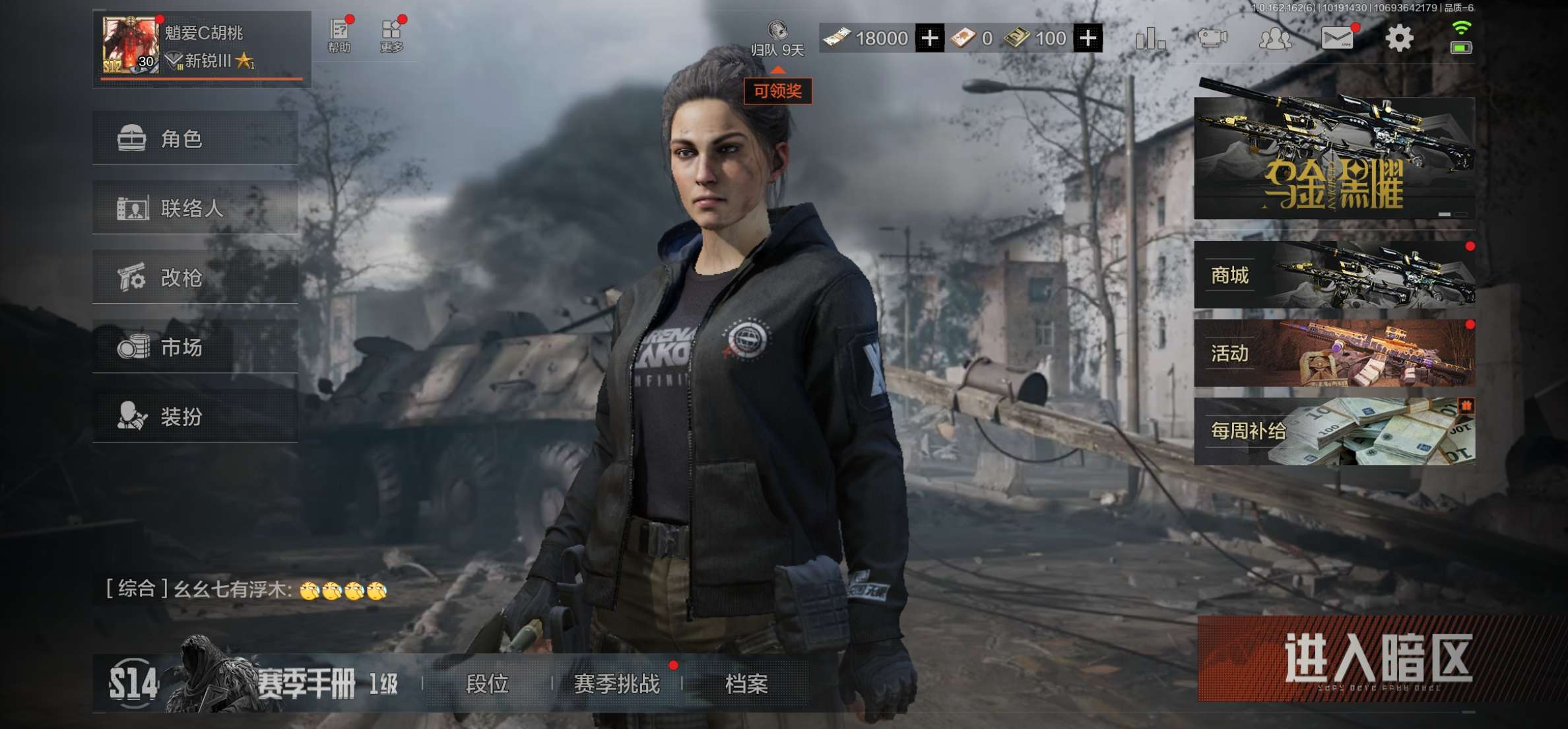
Task: Select the 装扮 outfit menu
Action: 195,417
